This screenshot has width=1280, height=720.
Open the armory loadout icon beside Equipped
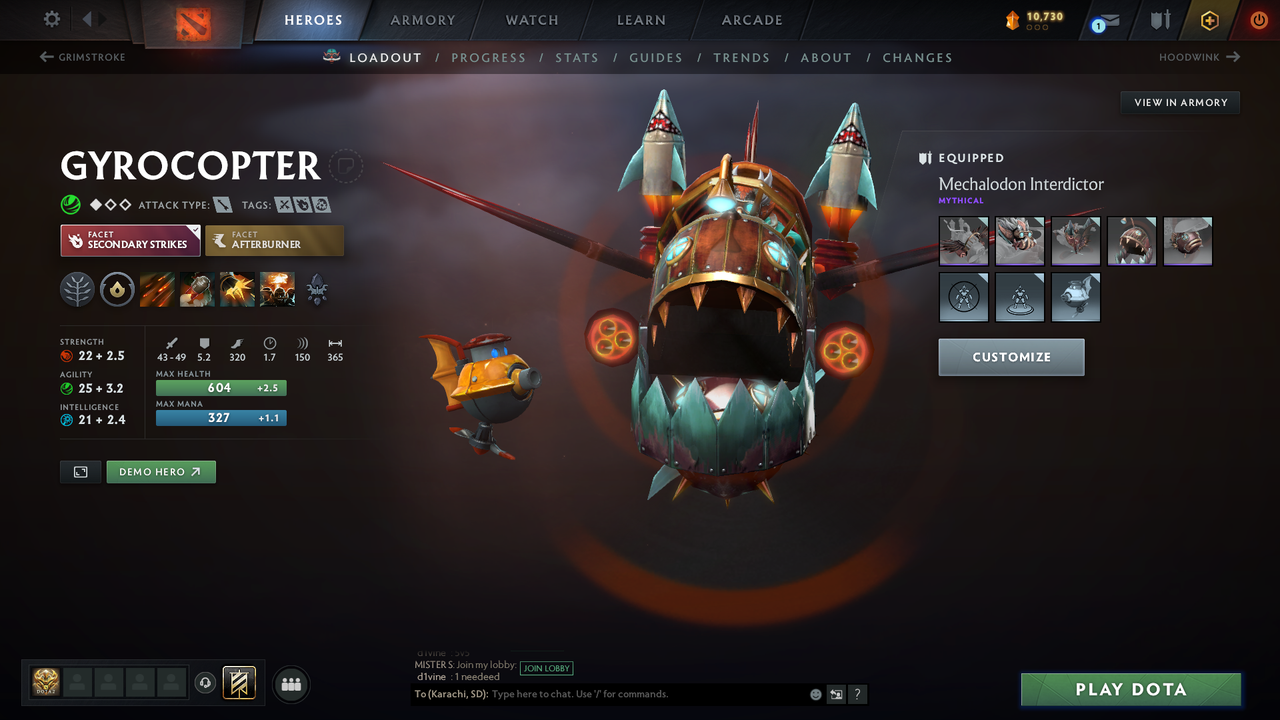923,157
